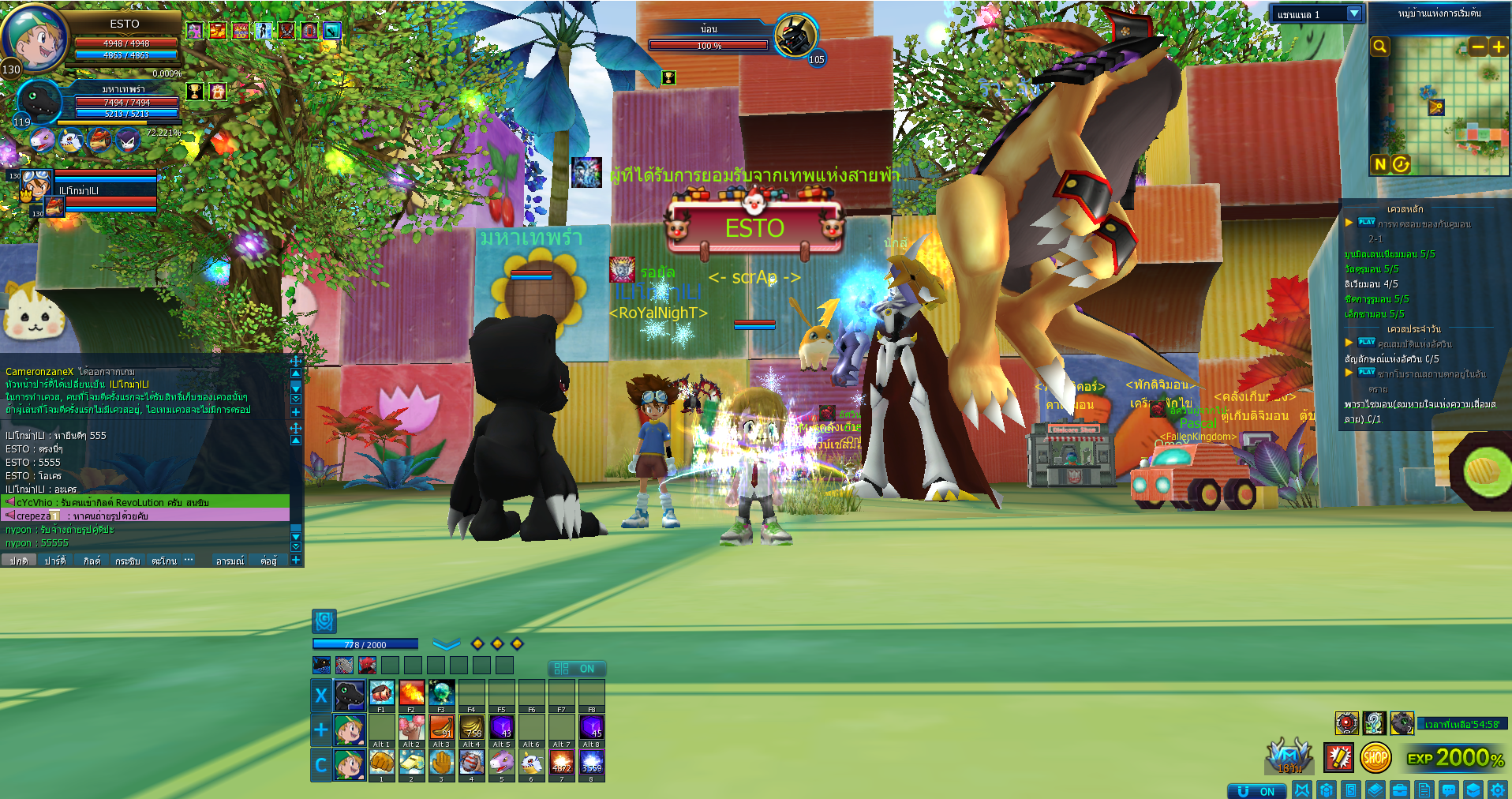
Task: Click the guild shield icon above hotbar
Action: pyautogui.click(x=324, y=621)
